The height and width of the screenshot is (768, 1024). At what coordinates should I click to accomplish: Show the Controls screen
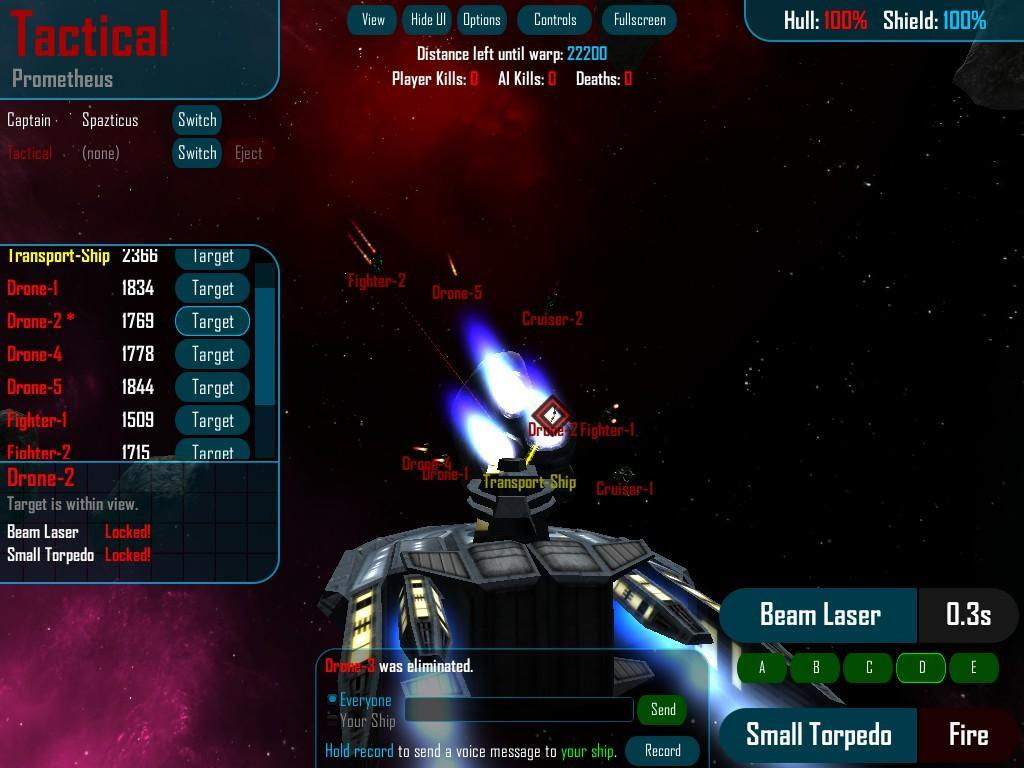[x=555, y=20]
